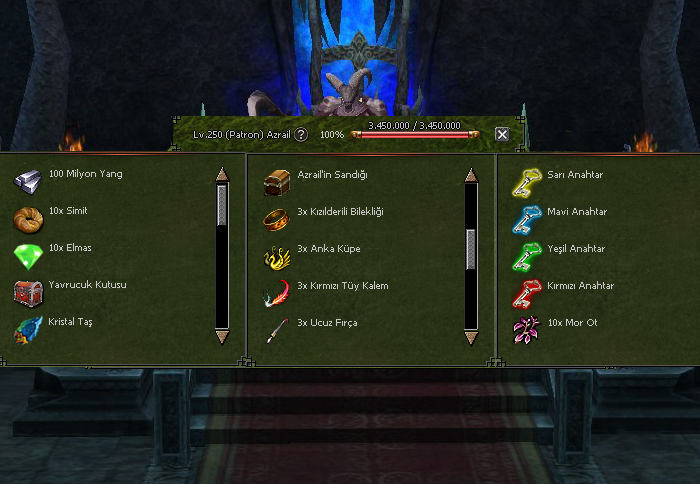
Task: Click the left list's scroll-down arrow
Action: (222, 338)
